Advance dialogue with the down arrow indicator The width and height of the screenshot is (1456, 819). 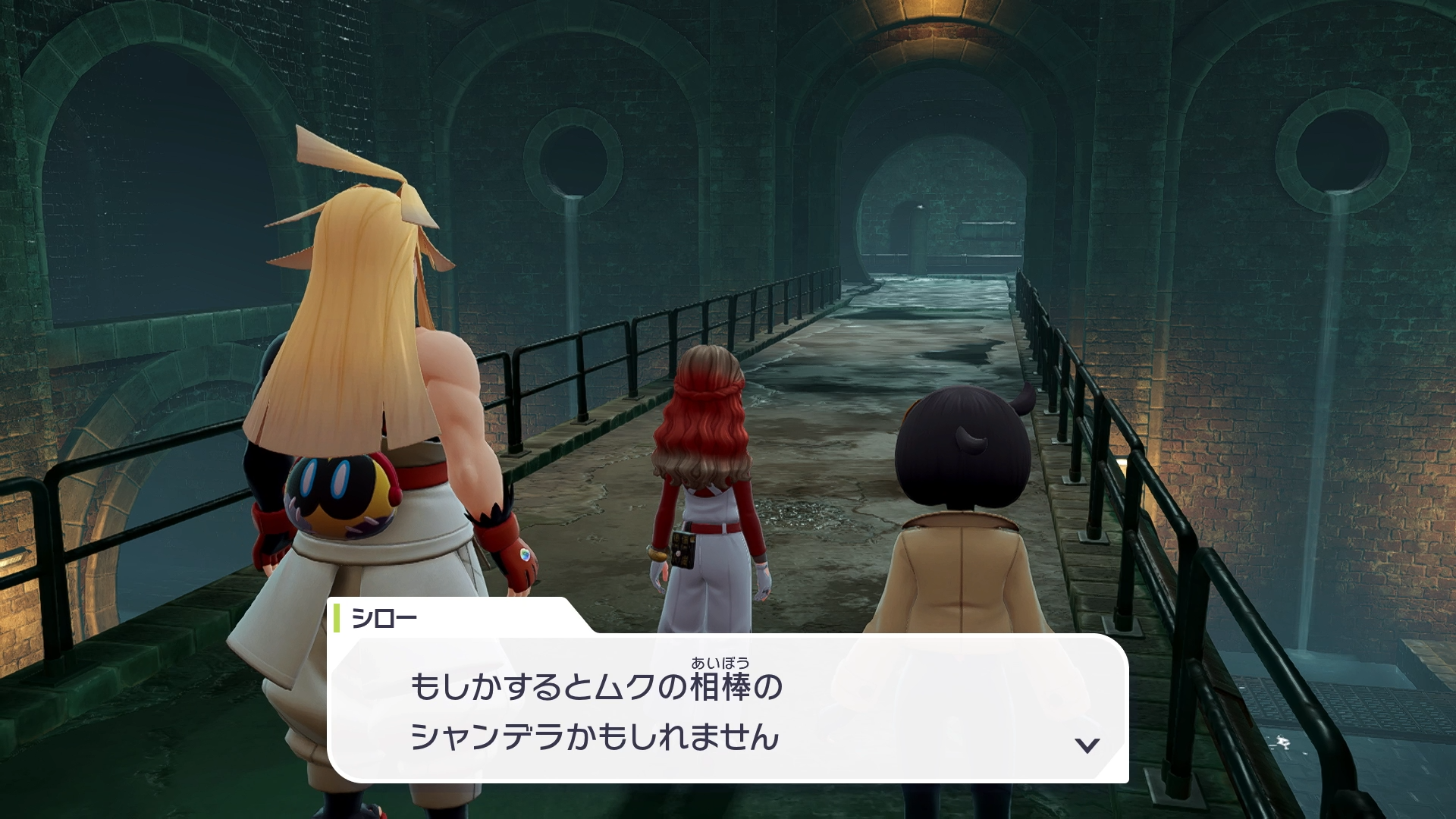pyautogui.click(x=1087, y=745)
